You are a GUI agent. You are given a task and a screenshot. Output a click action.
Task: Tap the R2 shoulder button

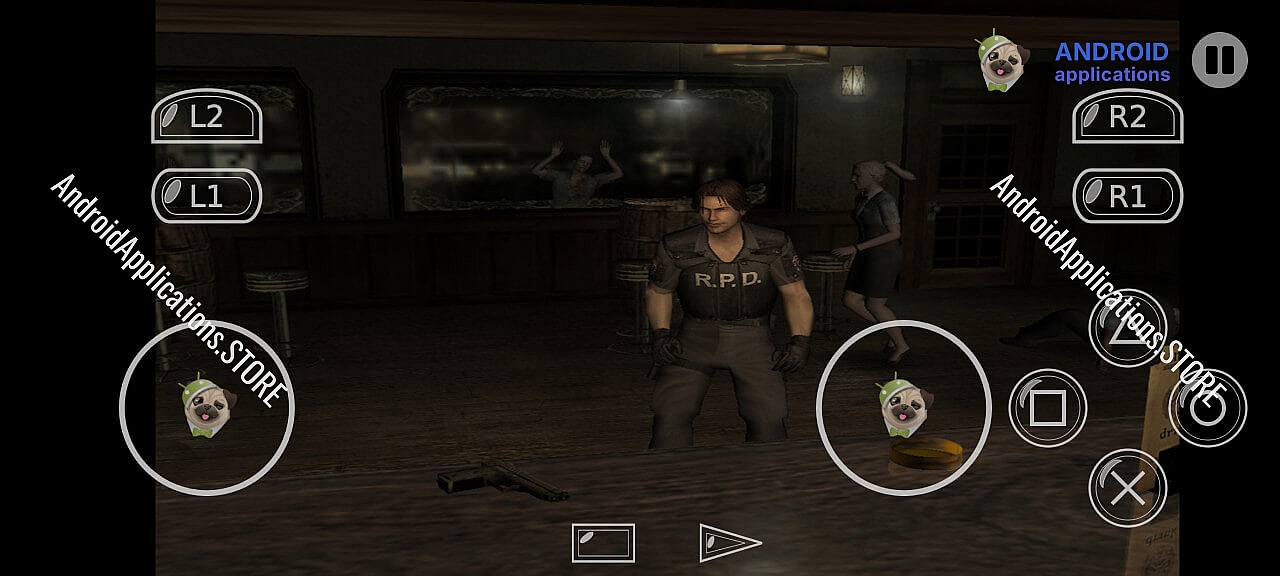pyautogui.click(x=1127, y=117)
